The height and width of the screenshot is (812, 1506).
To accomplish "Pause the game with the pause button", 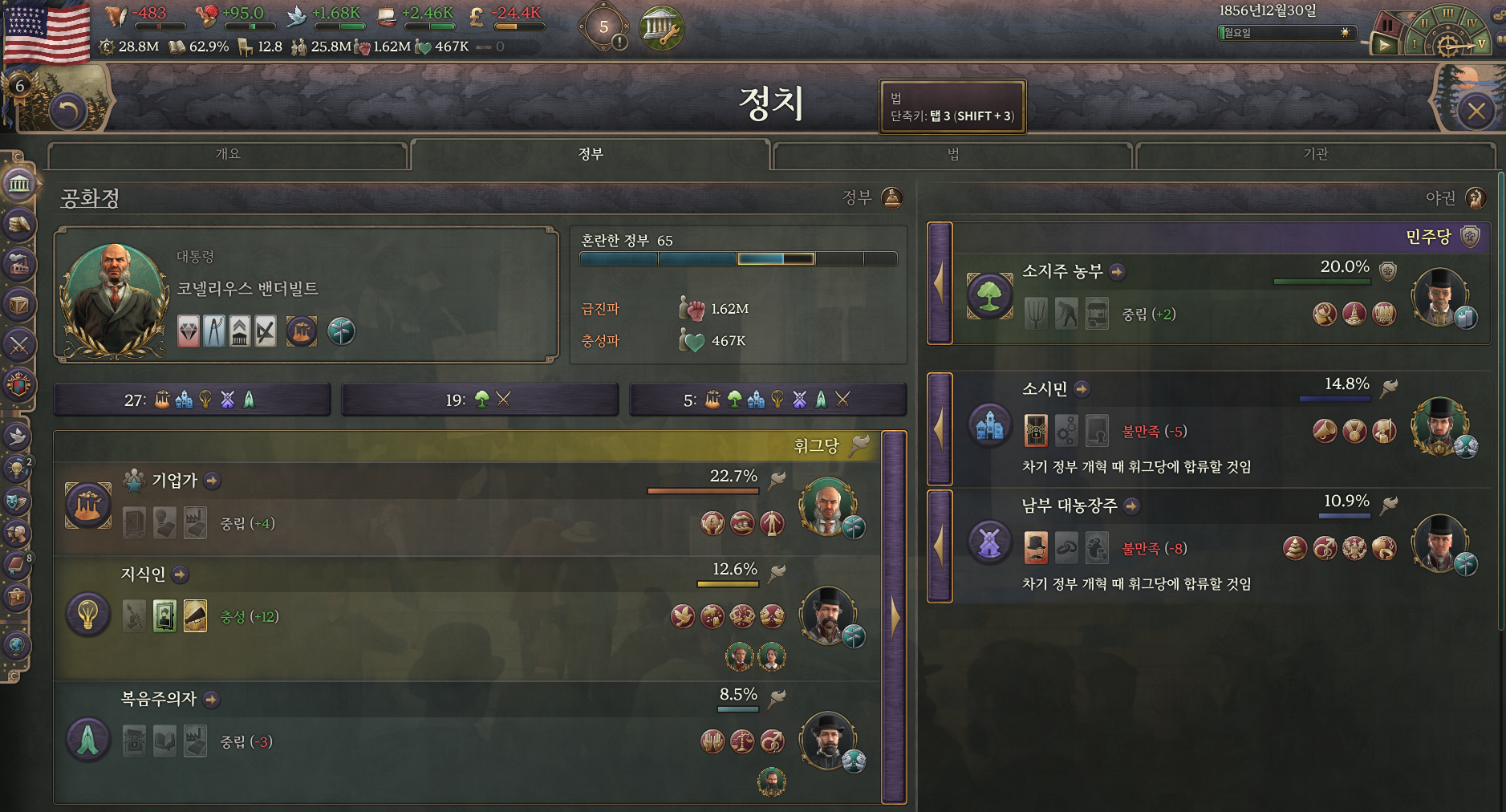I will click(x=1387, y=26).
